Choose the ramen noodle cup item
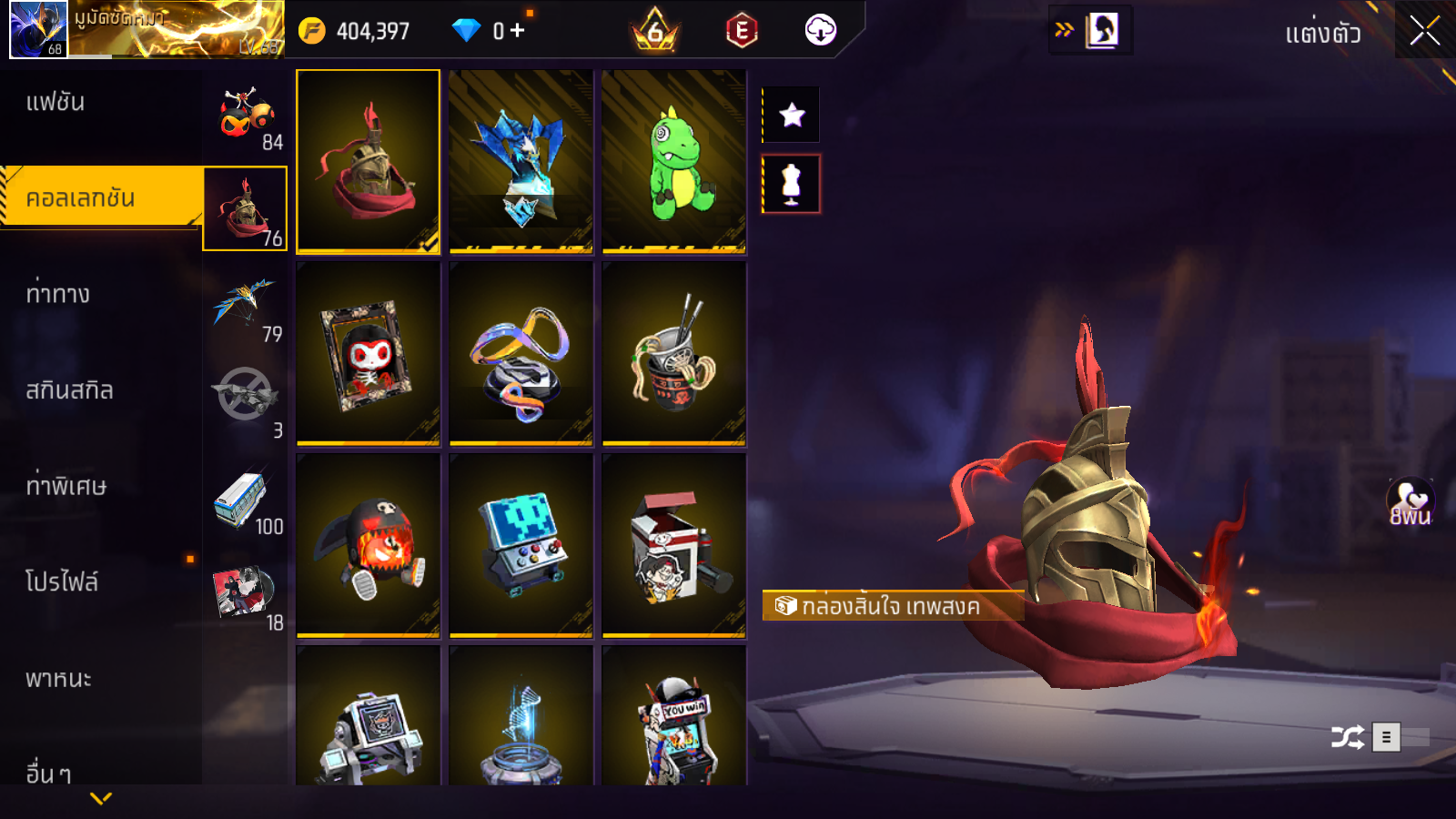This screenshot has width=1456, height=819. pyautogui.click(x=674, y=354)
